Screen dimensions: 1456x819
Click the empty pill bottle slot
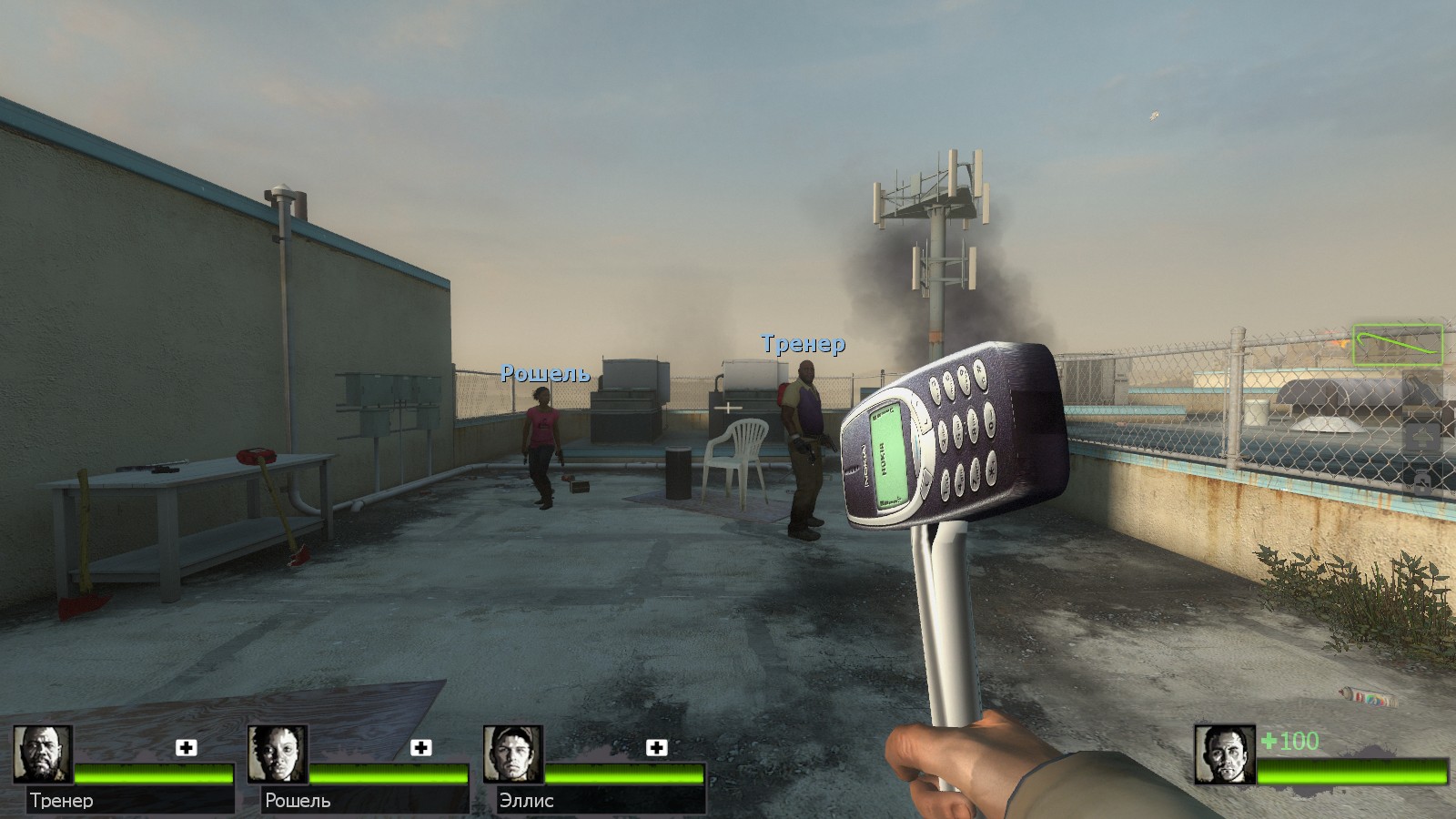[x=1422, y=482]
